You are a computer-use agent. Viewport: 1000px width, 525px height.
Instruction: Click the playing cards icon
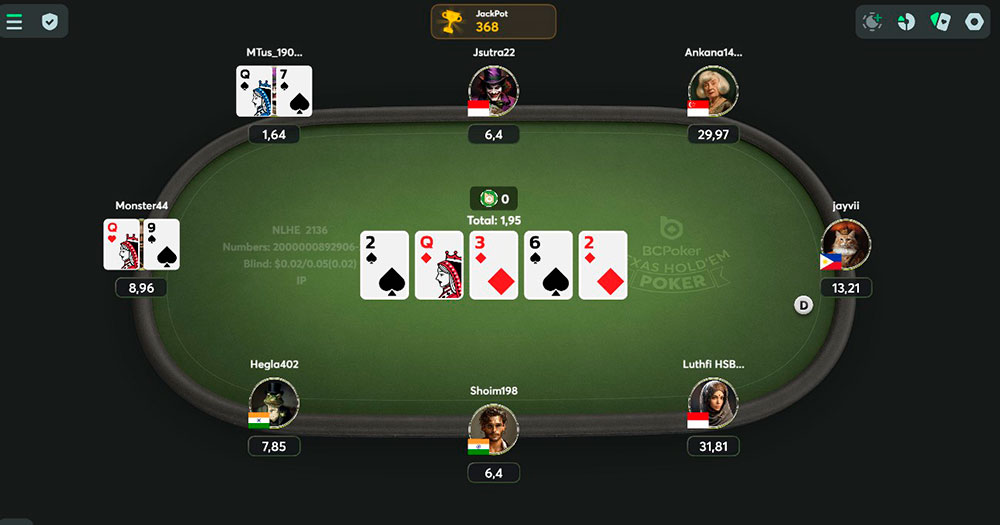(x=940, y=21)
